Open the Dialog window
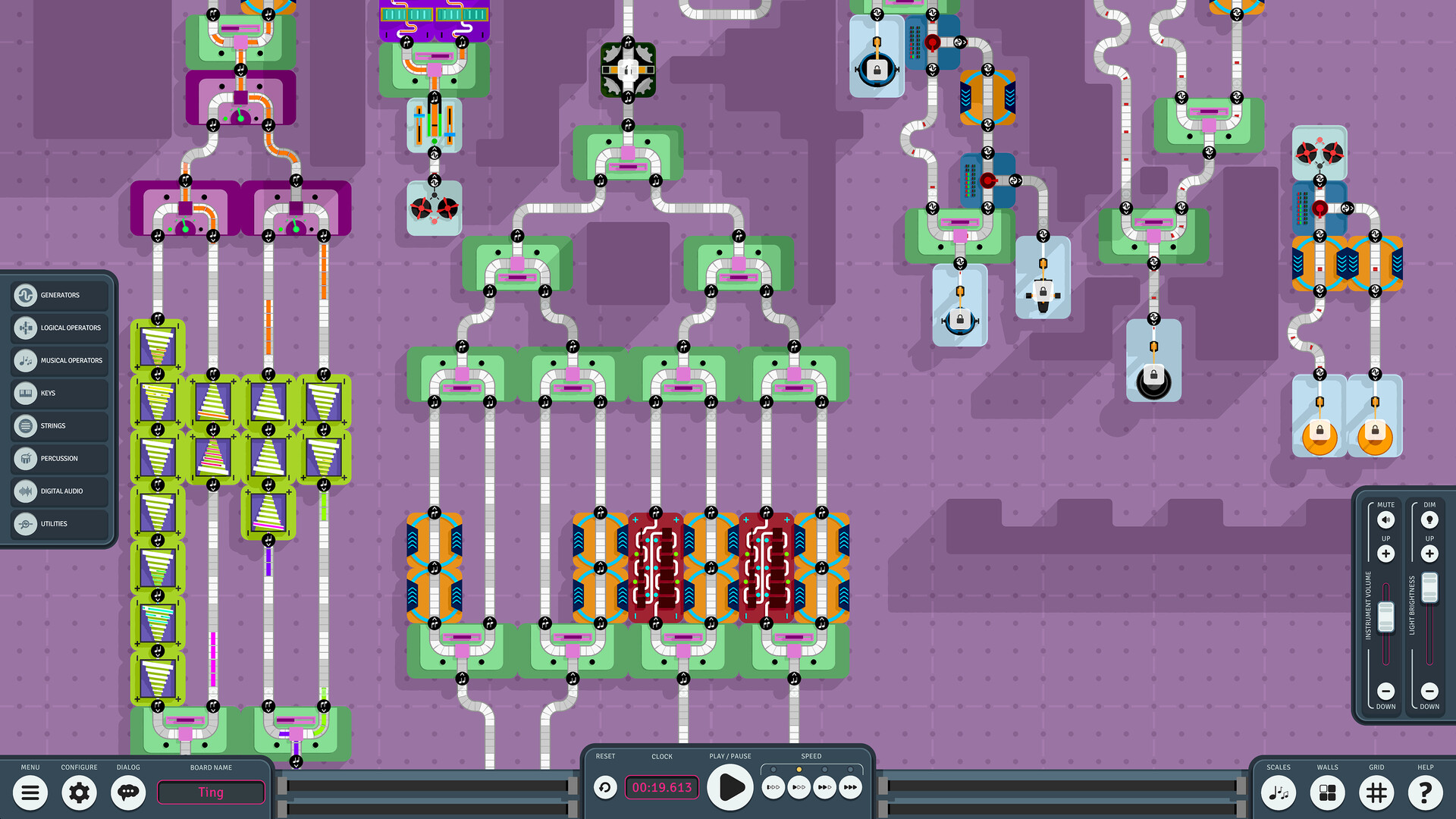 [127, 792]
